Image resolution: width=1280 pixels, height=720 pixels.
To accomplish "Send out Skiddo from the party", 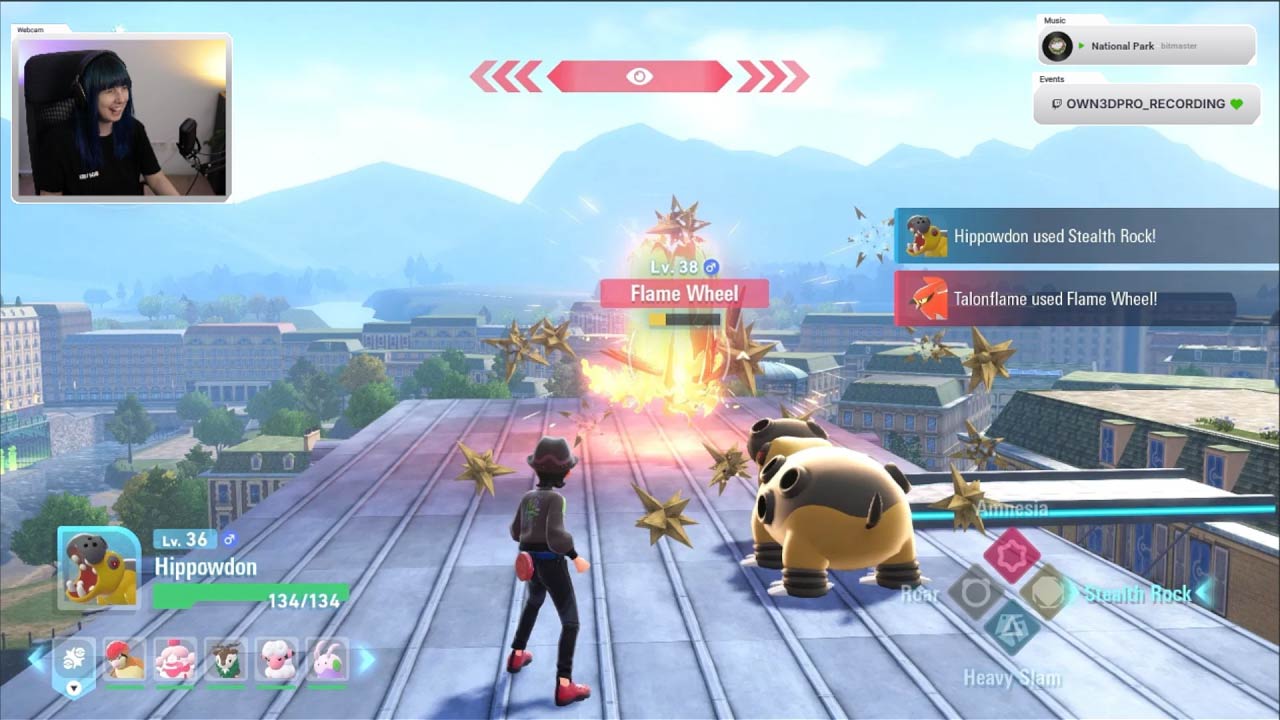I will [226, 660].
